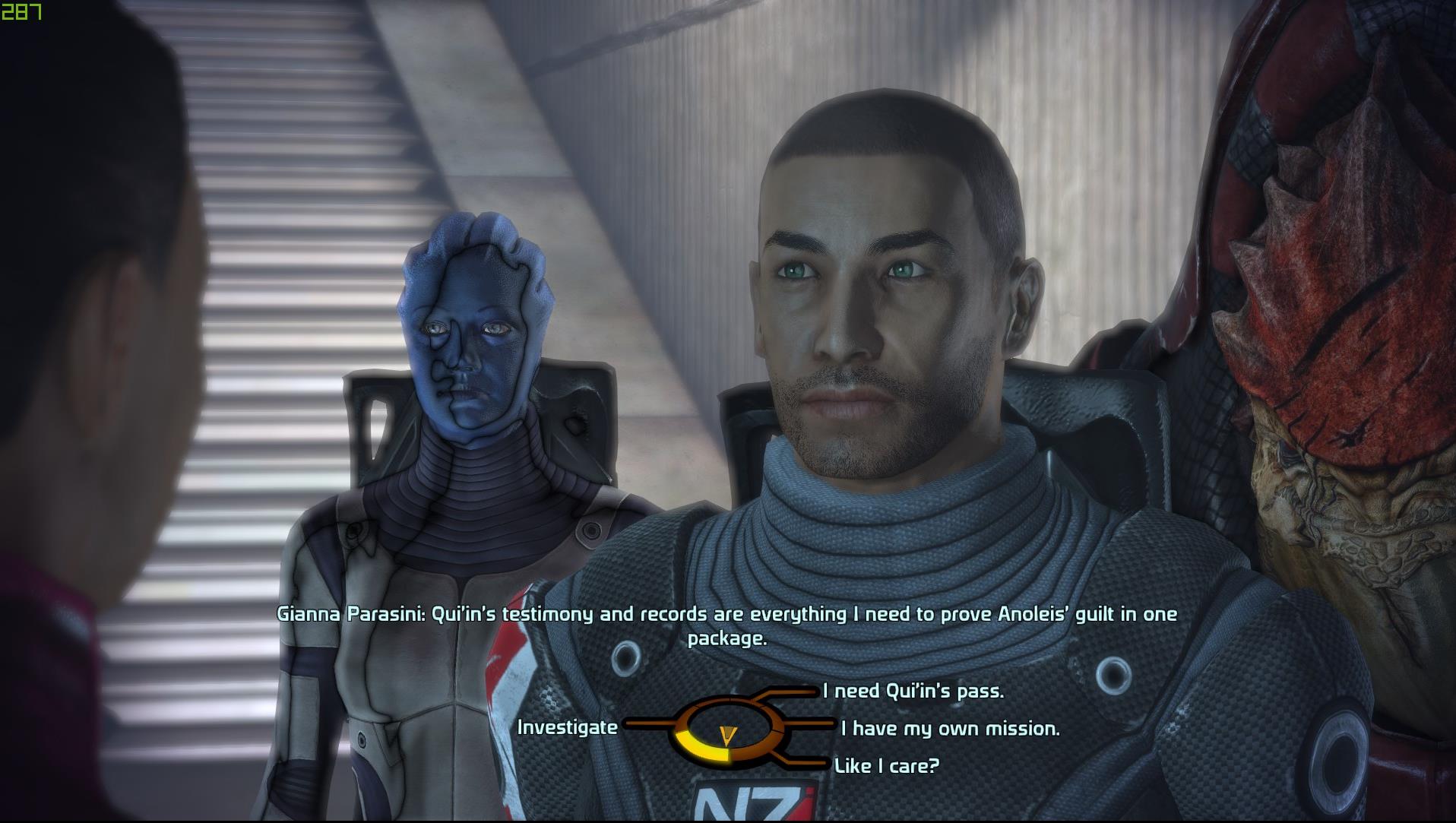Select the dialogue option 'I need Qui'in's pass.'
The height and width of the screenshot is (823, 1456).
coord(910,692)
